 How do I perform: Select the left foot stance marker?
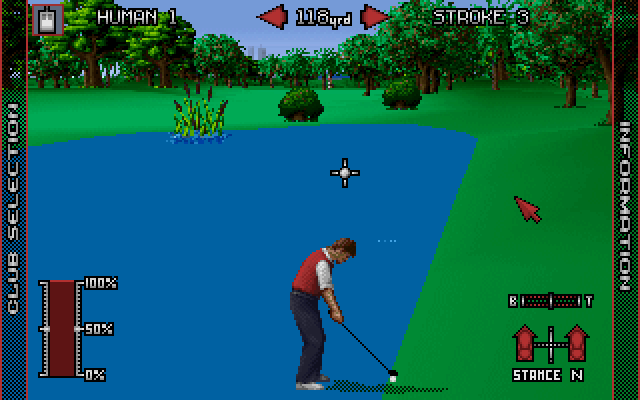[x=525, y=344]
